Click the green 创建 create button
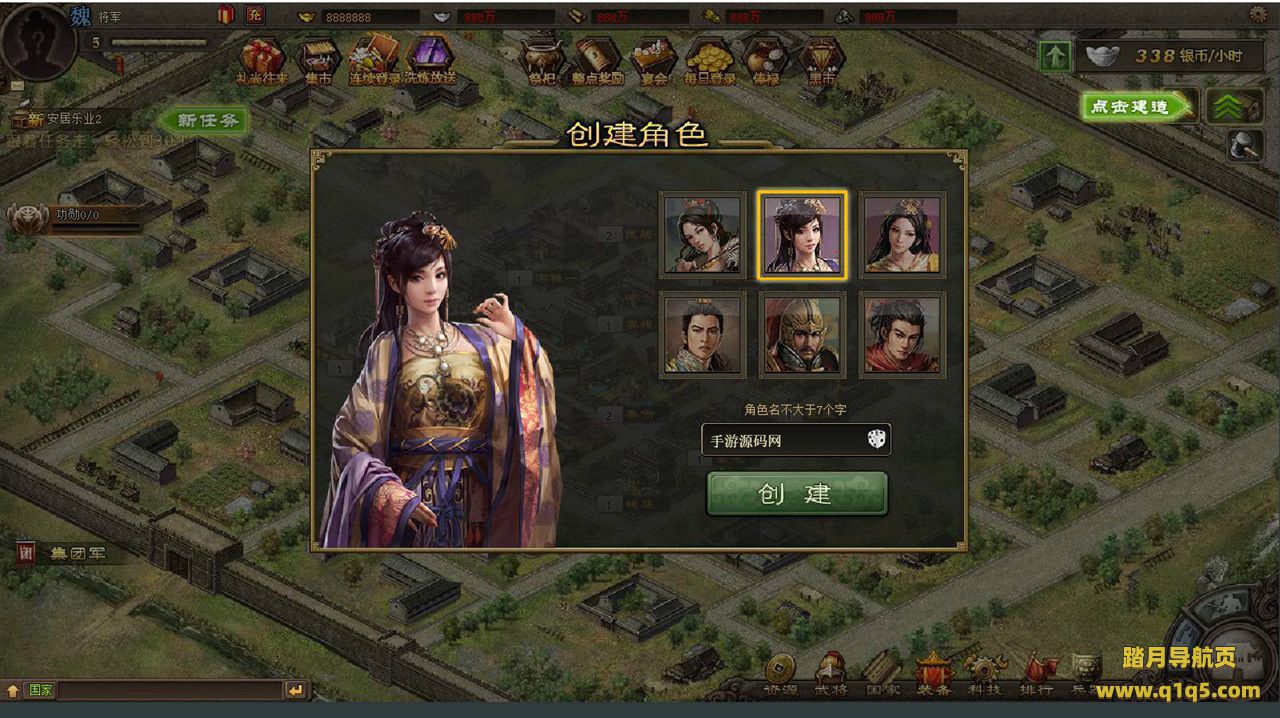The image size is (1280, 718). (796, 494)
